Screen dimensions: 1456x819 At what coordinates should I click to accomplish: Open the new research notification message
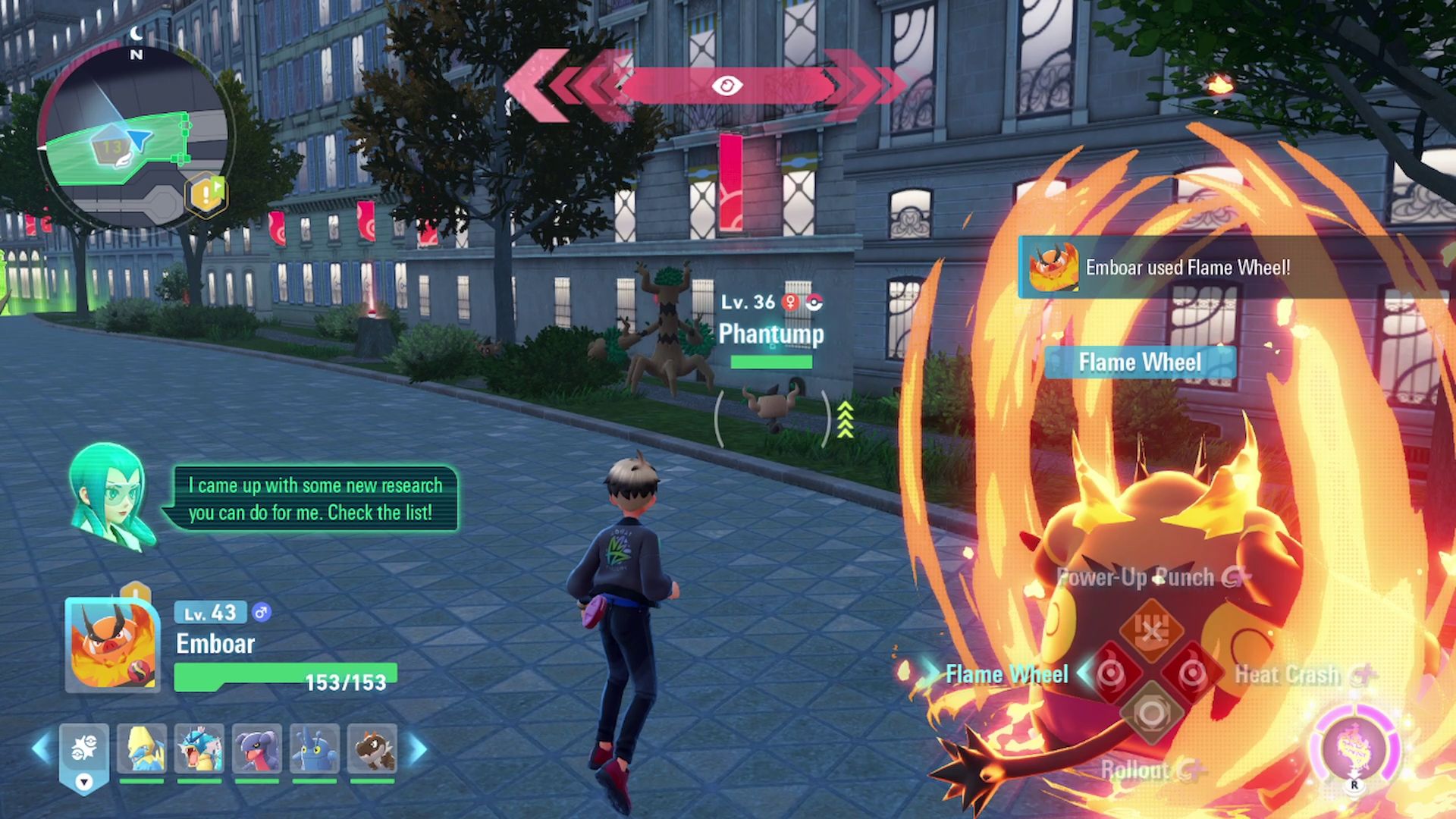tap(311, 499)
